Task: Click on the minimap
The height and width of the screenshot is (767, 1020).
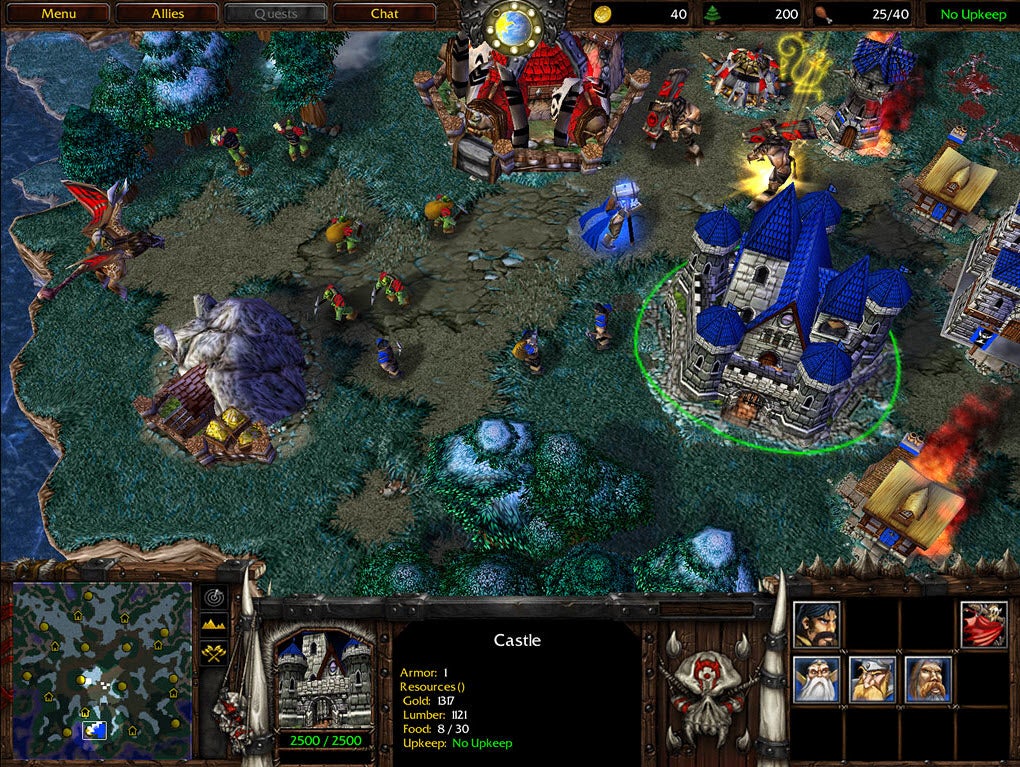Action: point(101,669)
